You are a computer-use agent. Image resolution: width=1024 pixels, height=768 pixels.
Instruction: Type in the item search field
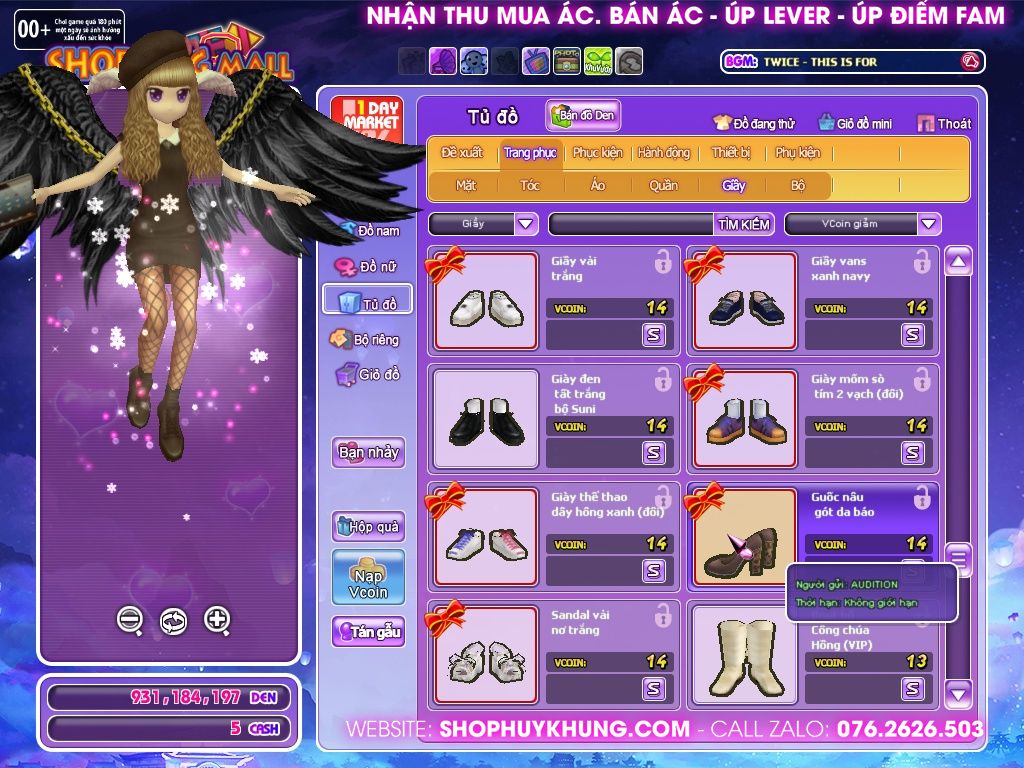pos(631,224)
